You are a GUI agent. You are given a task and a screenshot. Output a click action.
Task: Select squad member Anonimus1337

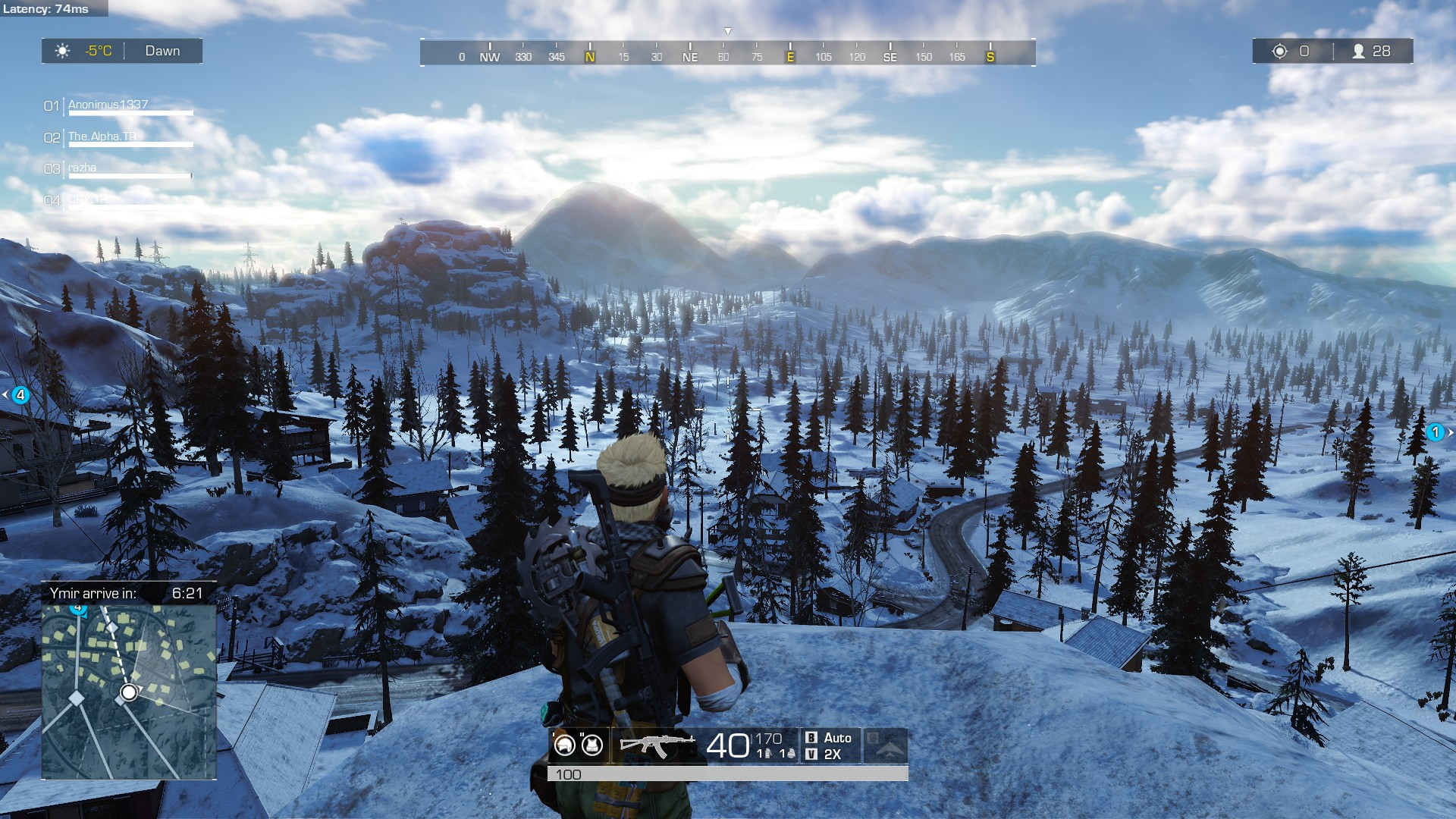(108, 105)
